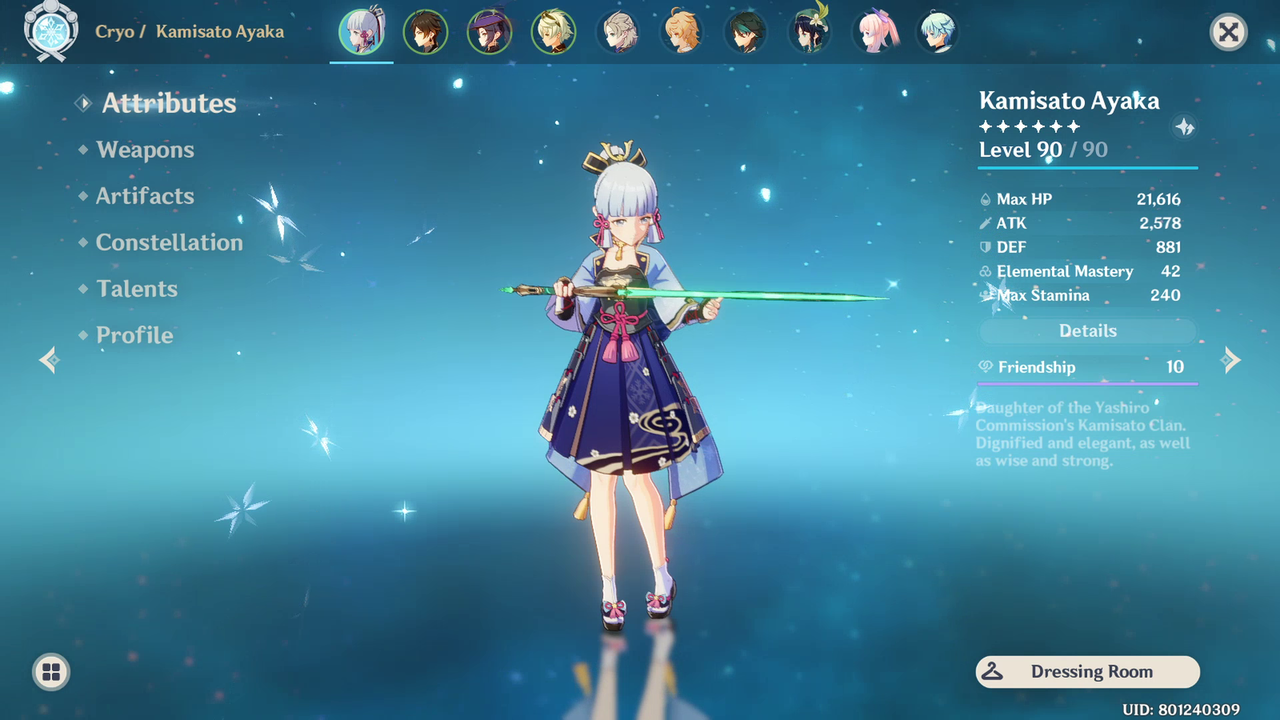The width and height of the screenshot is (1280, 720).
Task: Switch to the pink-haired Kokomi portrait
Action: 875,32
